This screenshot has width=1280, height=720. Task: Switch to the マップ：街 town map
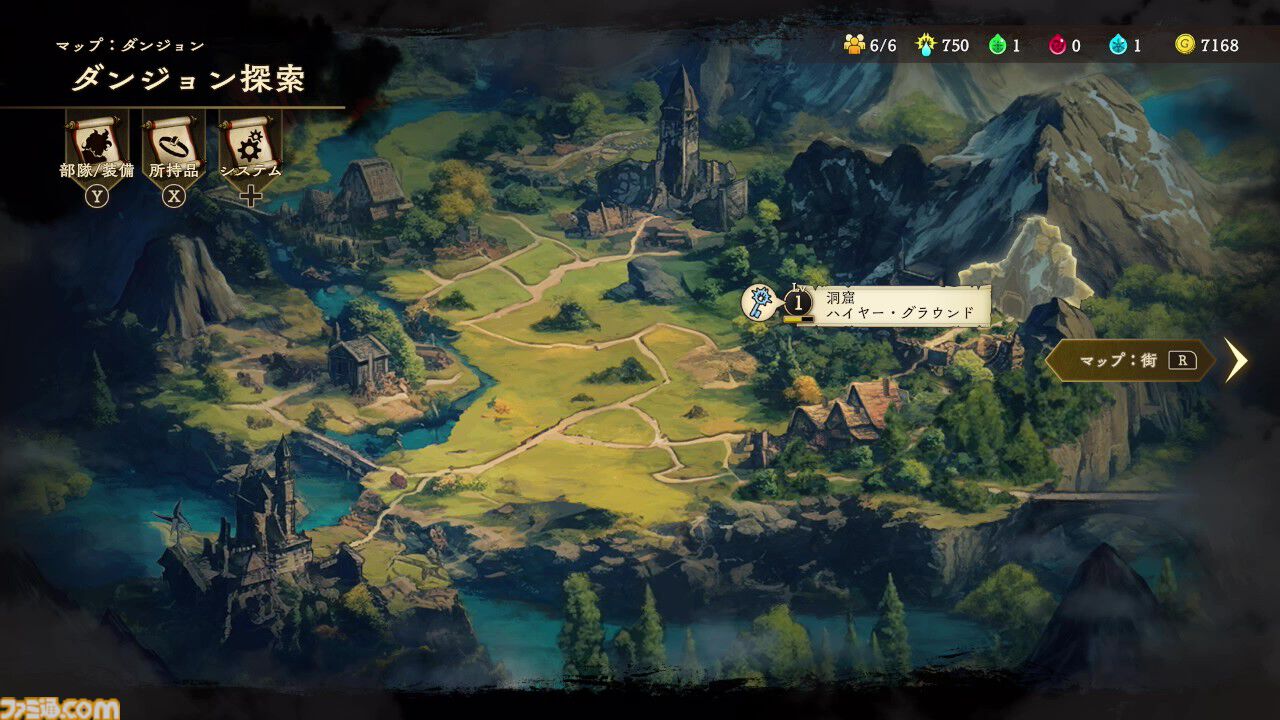pos(1130,360)
